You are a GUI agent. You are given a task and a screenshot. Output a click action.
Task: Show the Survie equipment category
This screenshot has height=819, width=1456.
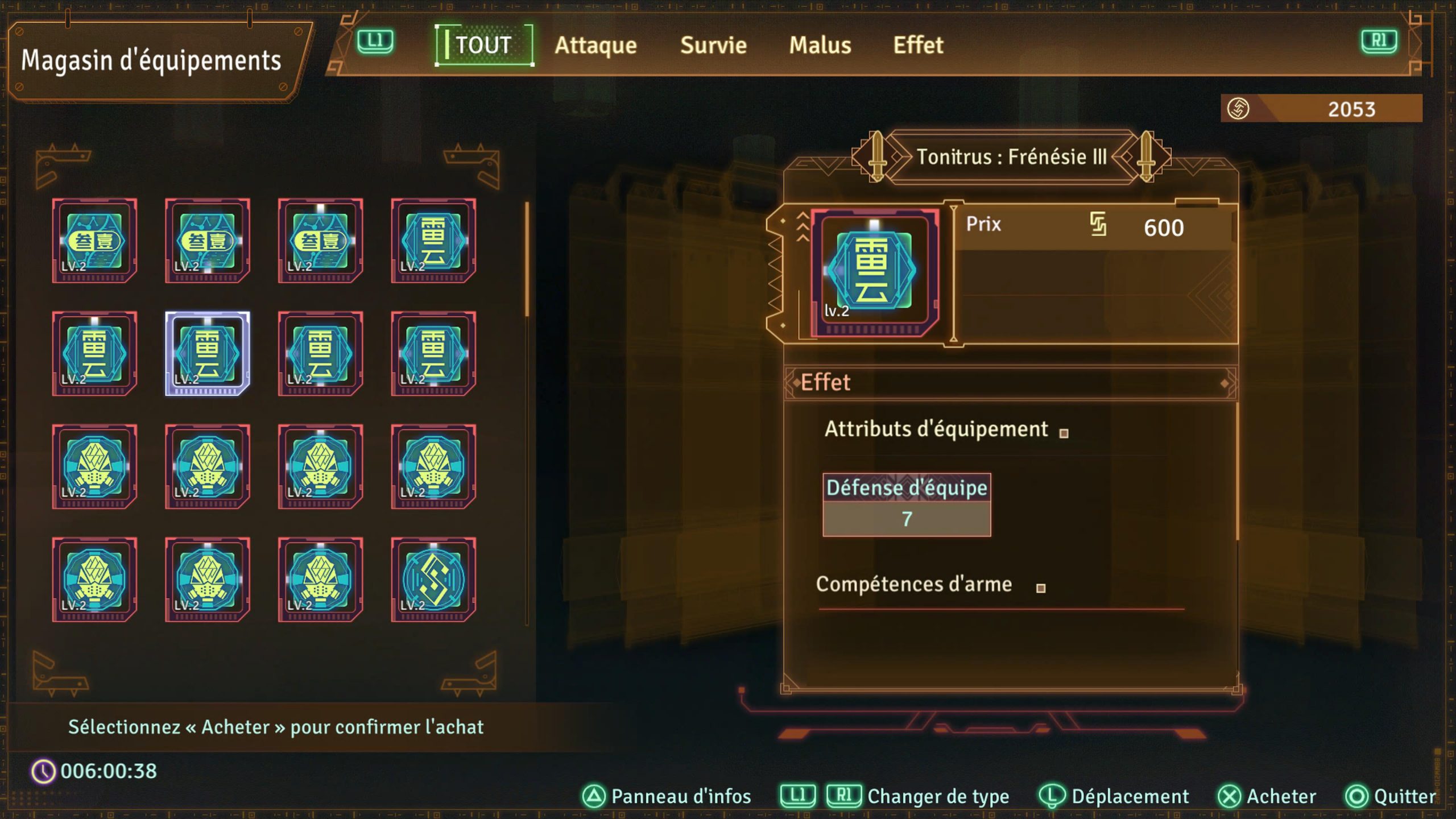(x=713, y=45)
